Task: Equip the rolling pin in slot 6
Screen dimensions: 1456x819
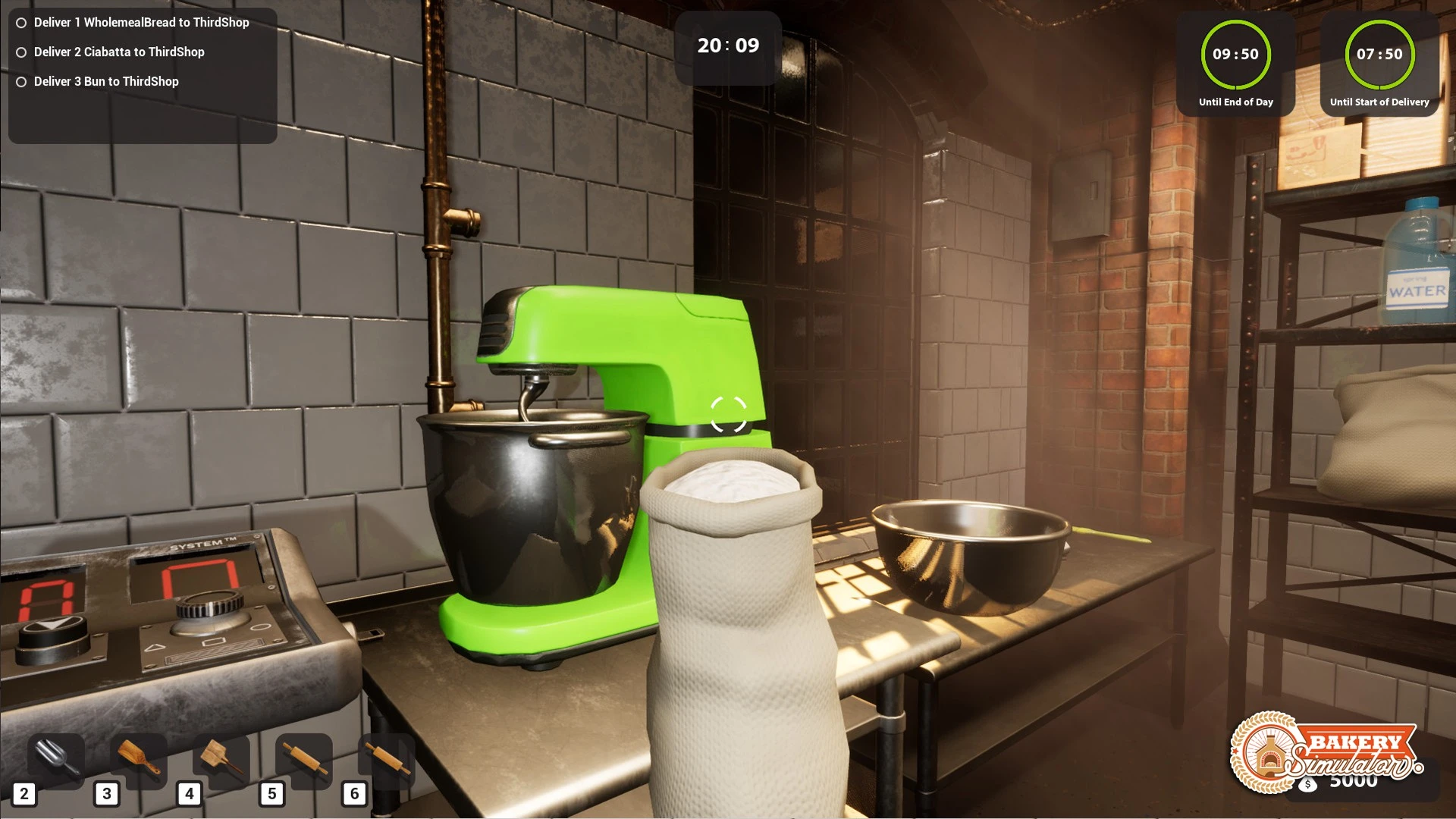Action: 387,759
